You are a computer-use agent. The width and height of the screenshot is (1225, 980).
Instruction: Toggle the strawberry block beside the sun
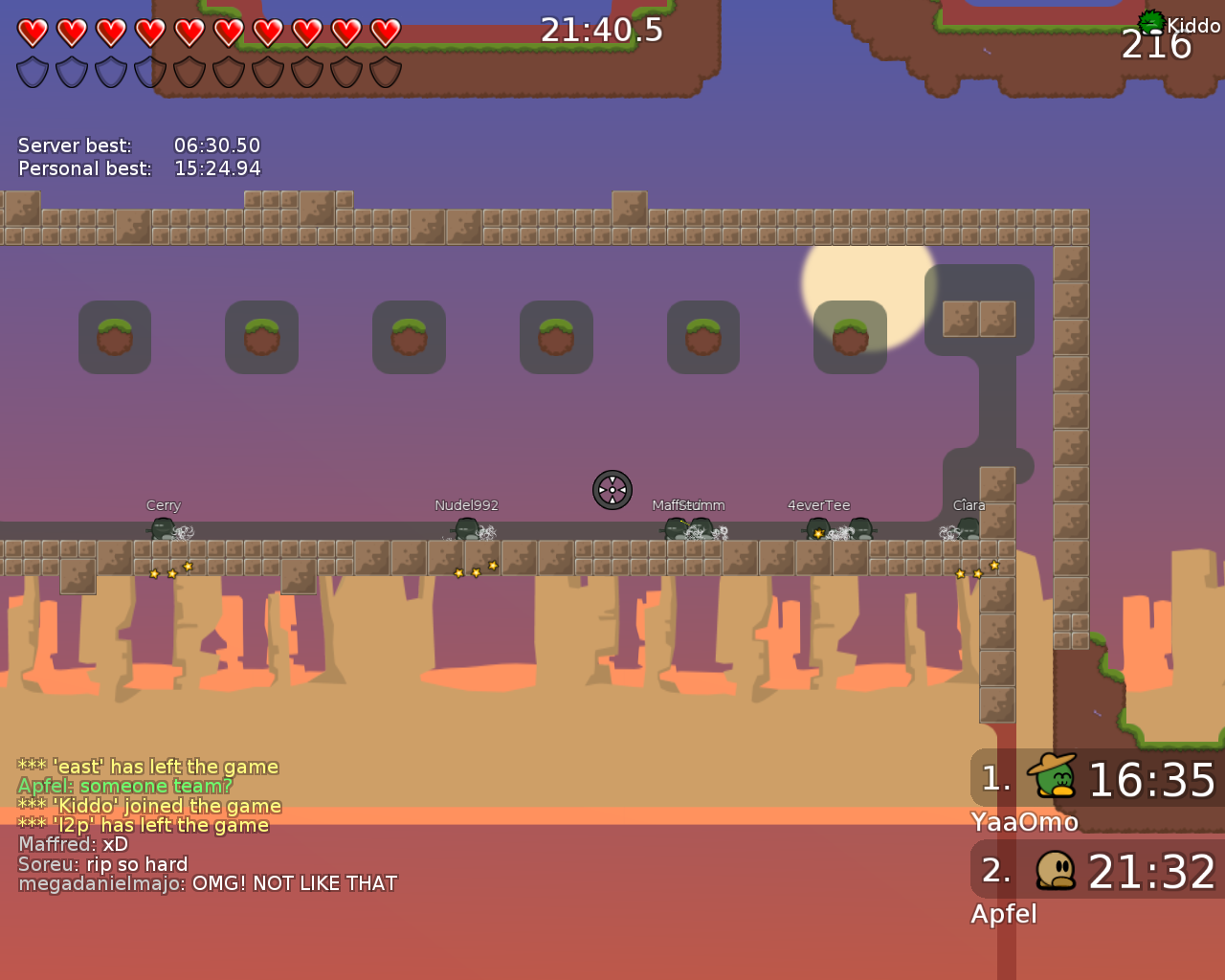tap(850, 336)
